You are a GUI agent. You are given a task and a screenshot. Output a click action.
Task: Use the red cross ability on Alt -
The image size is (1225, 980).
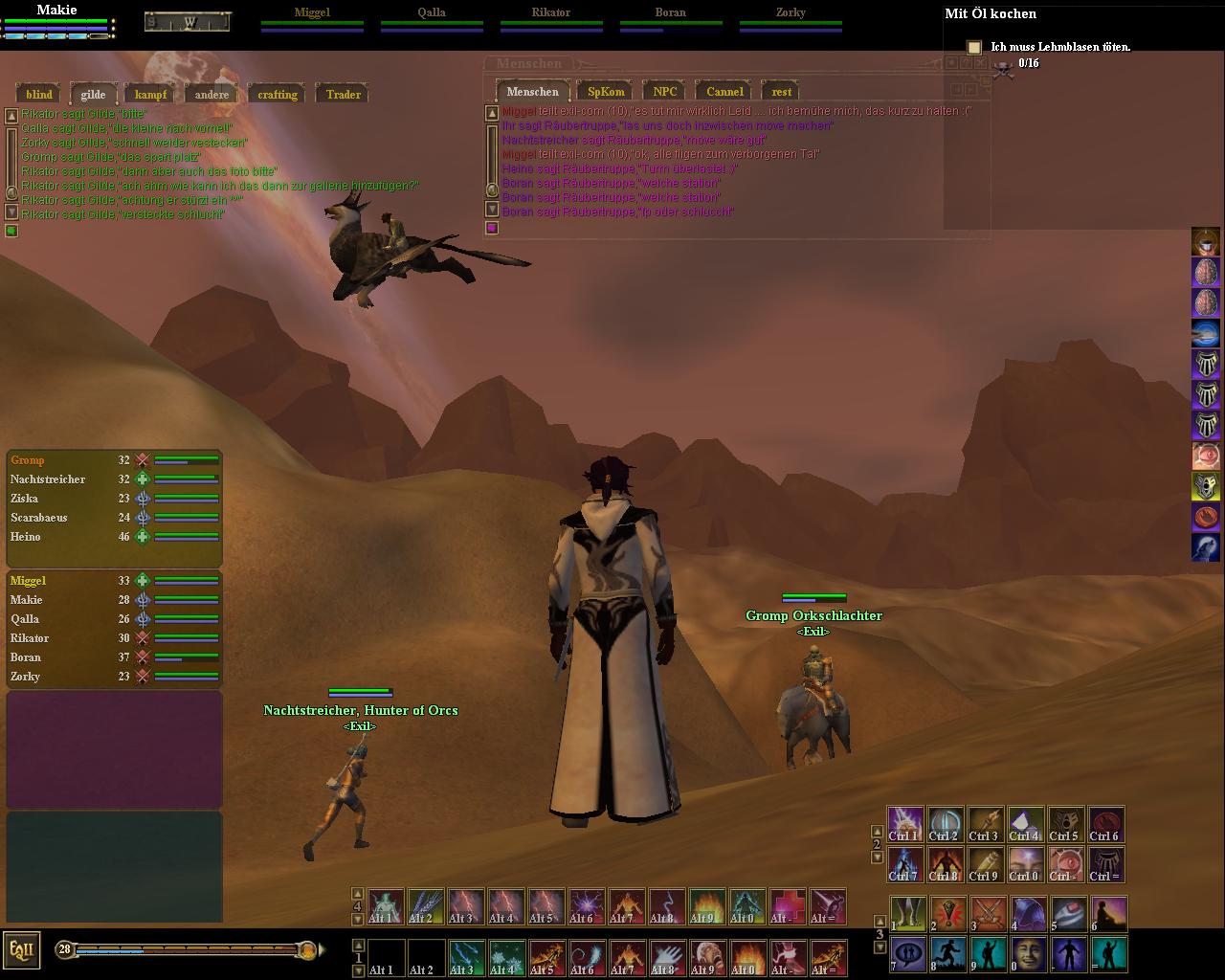click(788, 906)
